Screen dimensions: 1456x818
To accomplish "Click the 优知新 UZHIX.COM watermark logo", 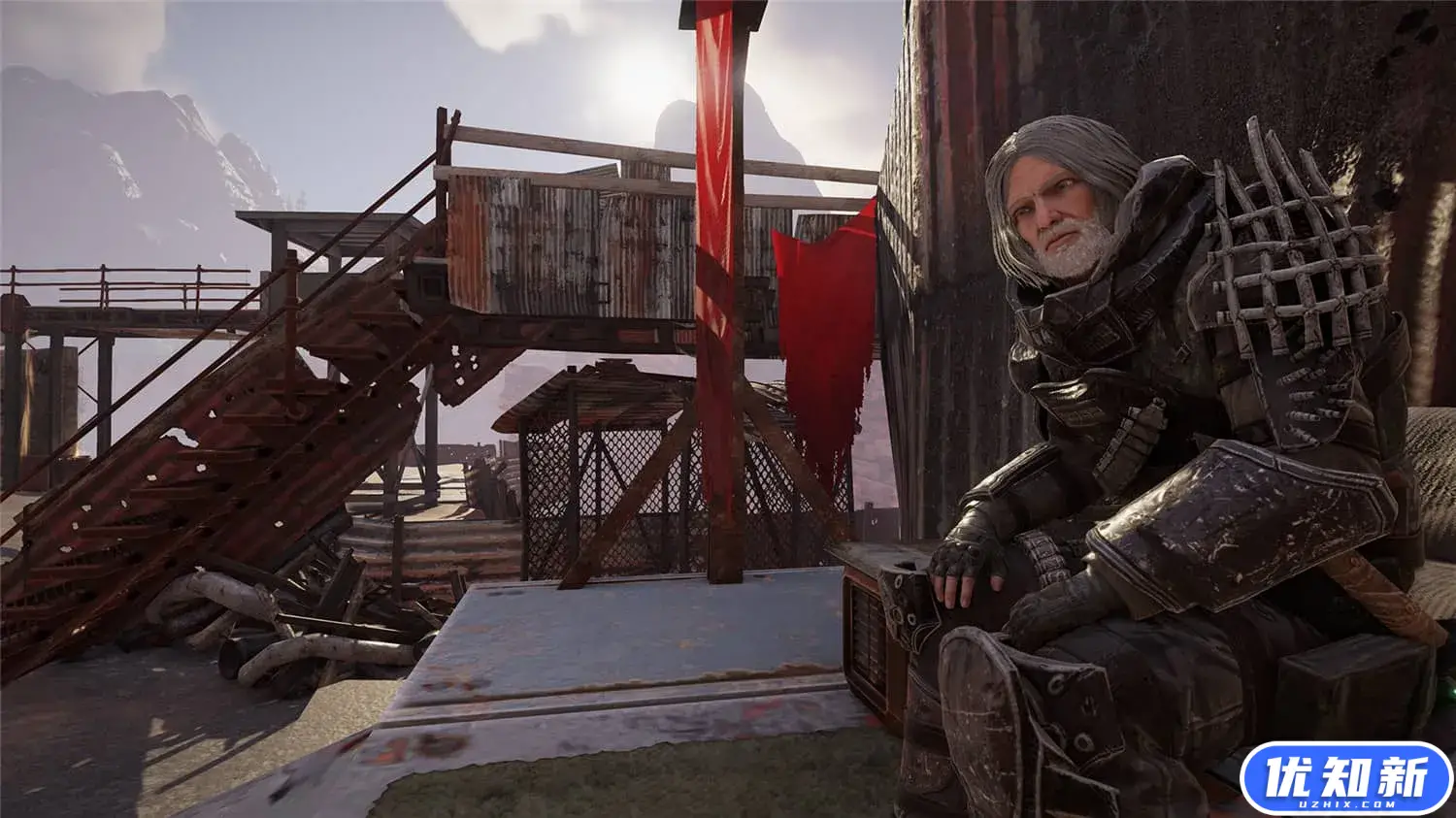I will (1345, 779).
